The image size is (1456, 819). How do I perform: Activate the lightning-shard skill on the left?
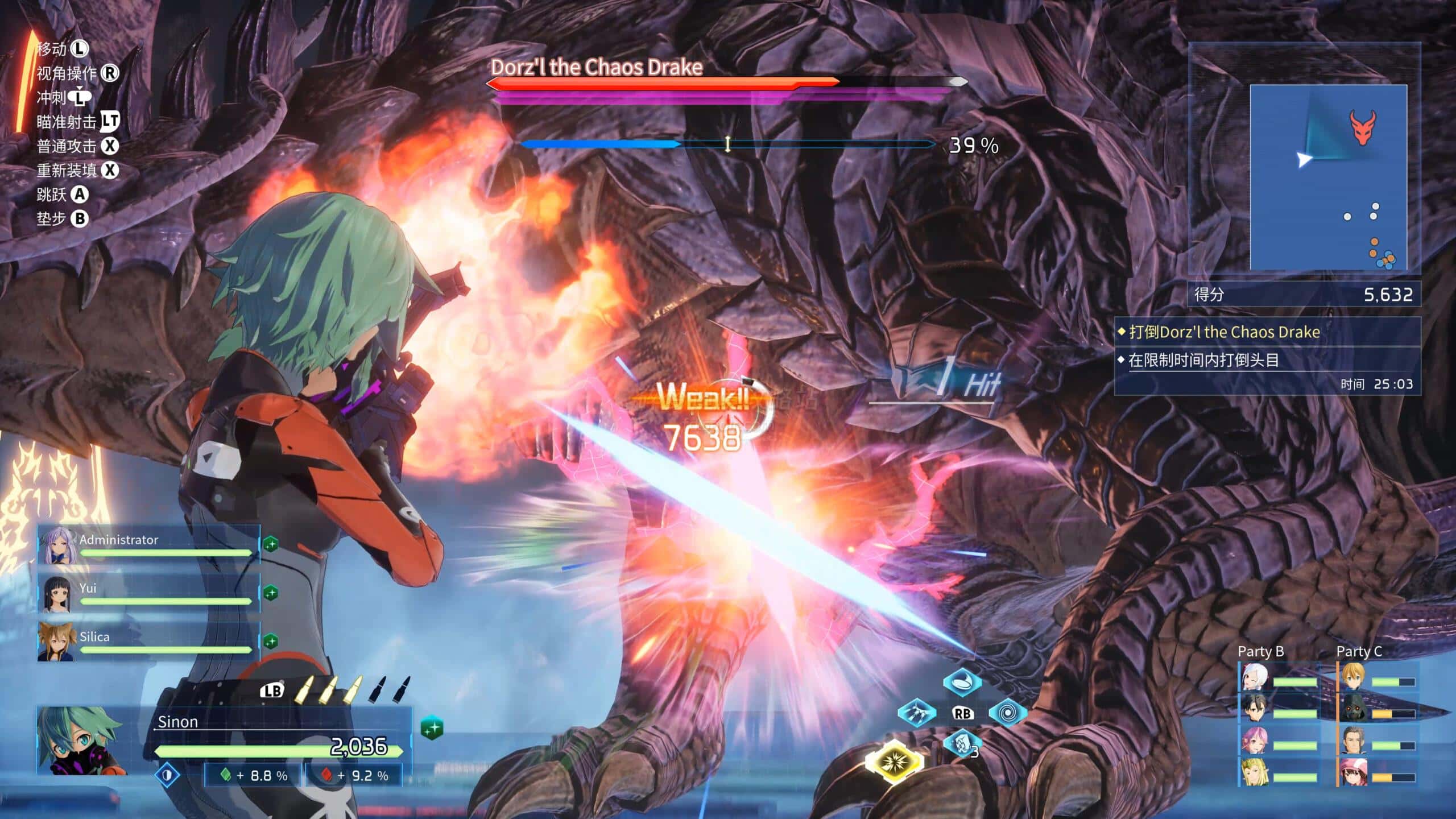pos(917,713)
